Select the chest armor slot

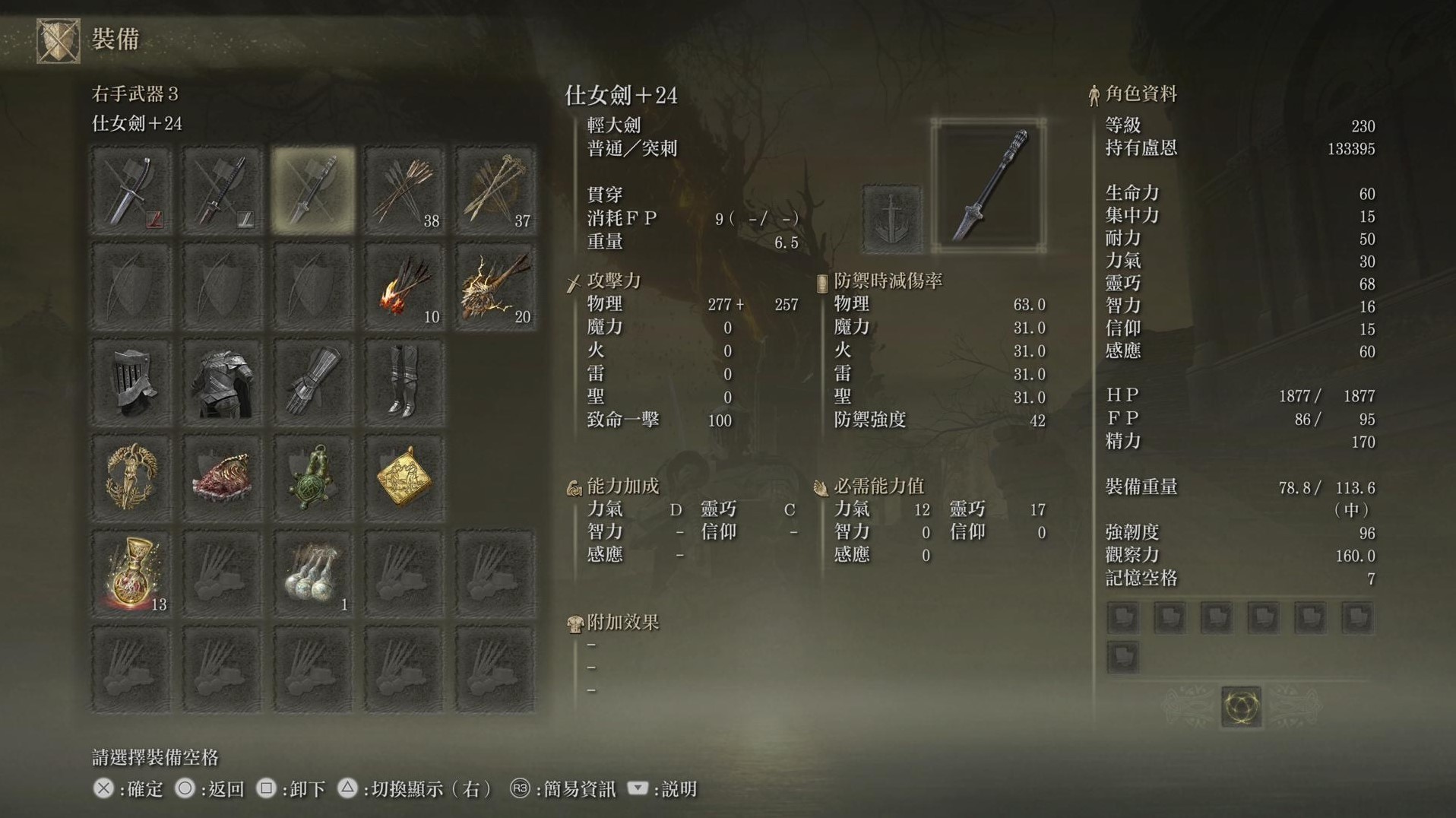pyautogui.click(x=222, y=382)
